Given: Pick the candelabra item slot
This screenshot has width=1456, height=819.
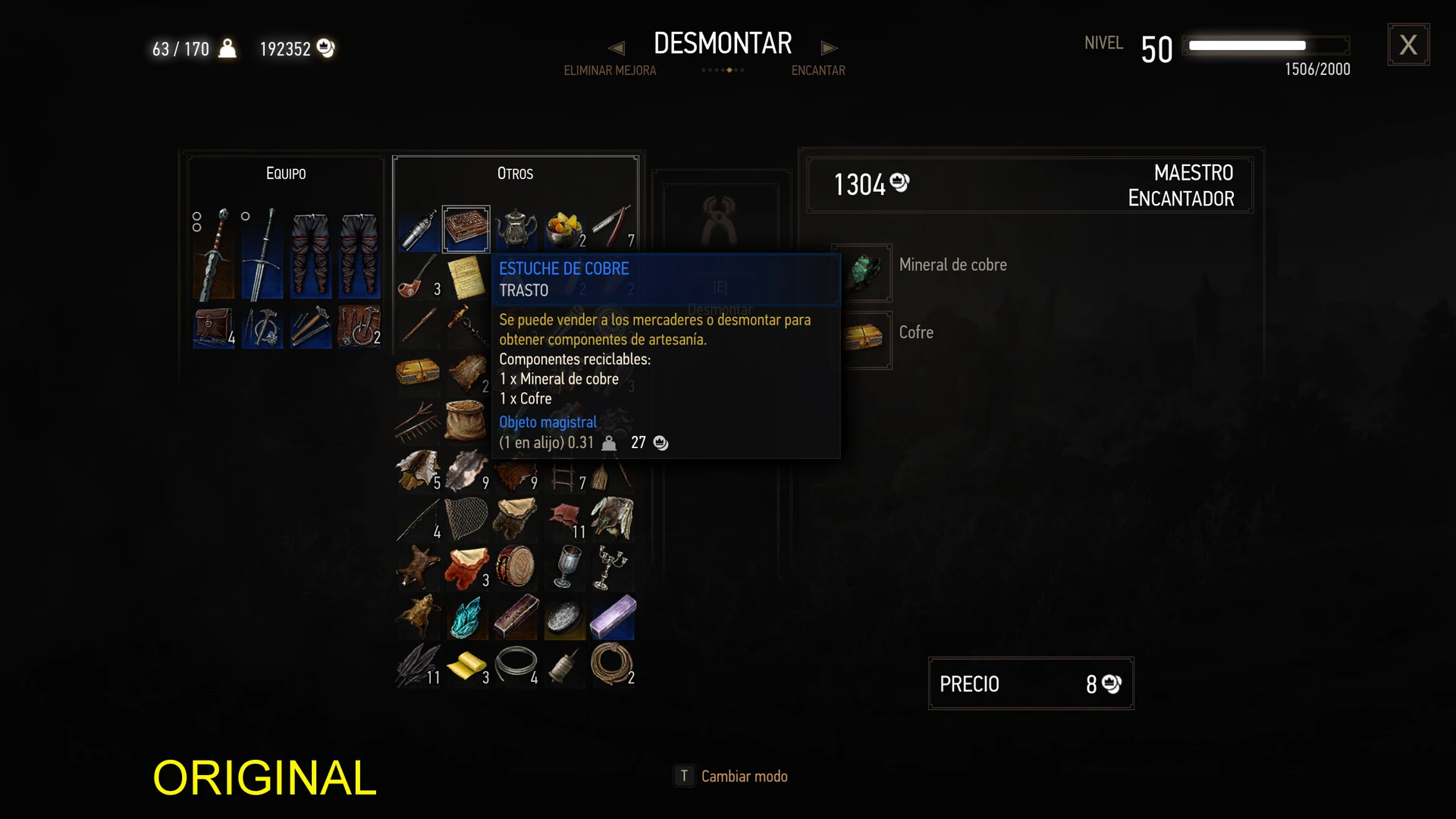Looking at the screenshot, I should 612,566.
